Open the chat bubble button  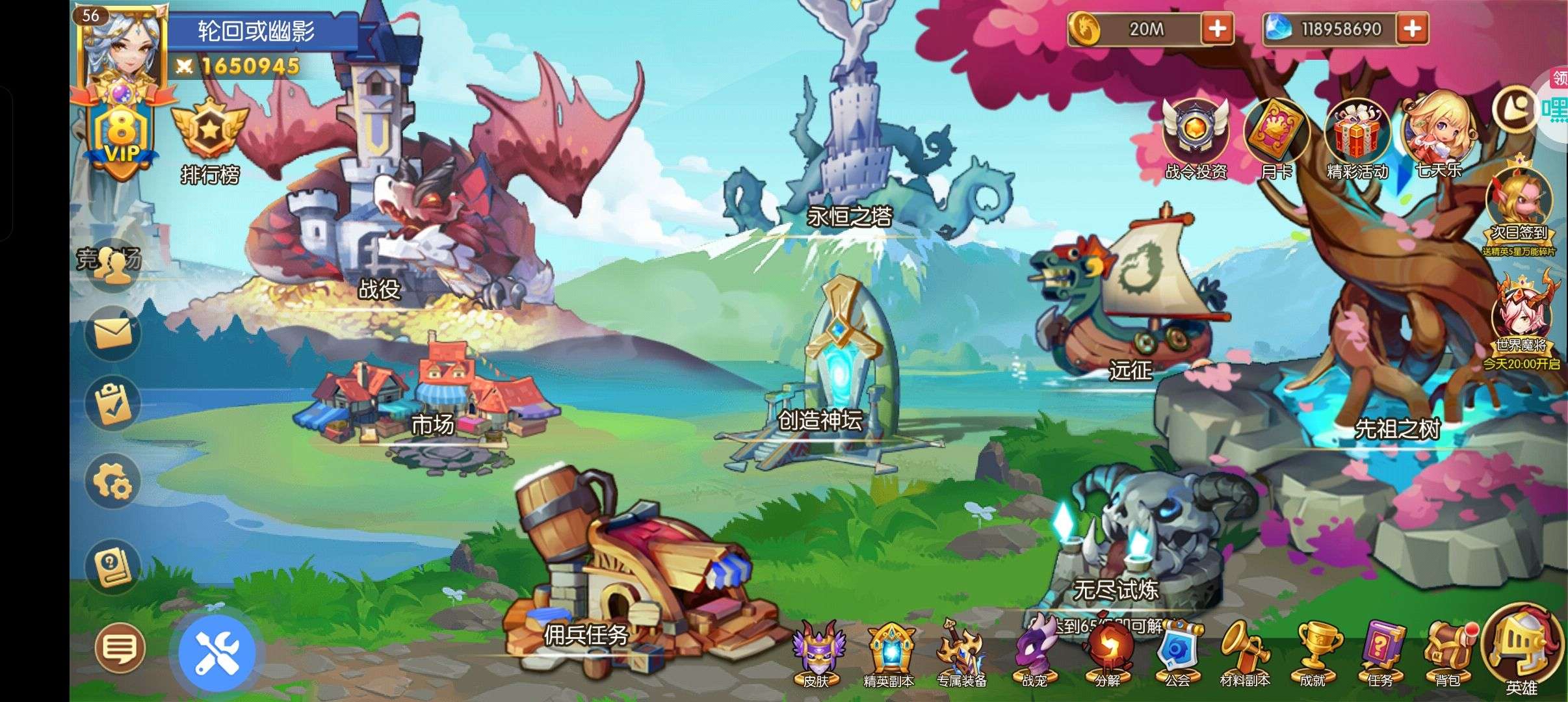click(x=120, y=647)
